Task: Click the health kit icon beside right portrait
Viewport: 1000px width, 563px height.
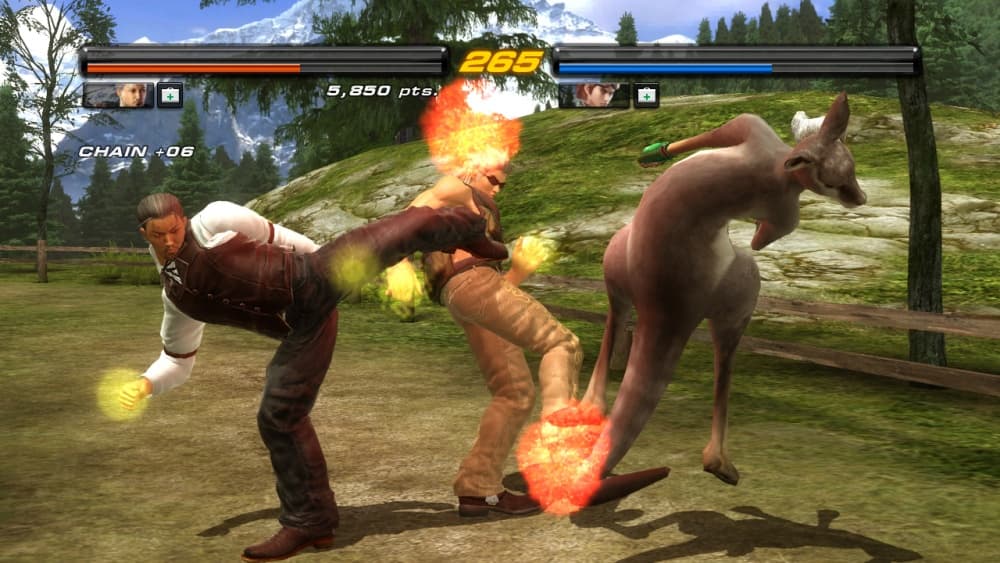Action: pos(646,95)
